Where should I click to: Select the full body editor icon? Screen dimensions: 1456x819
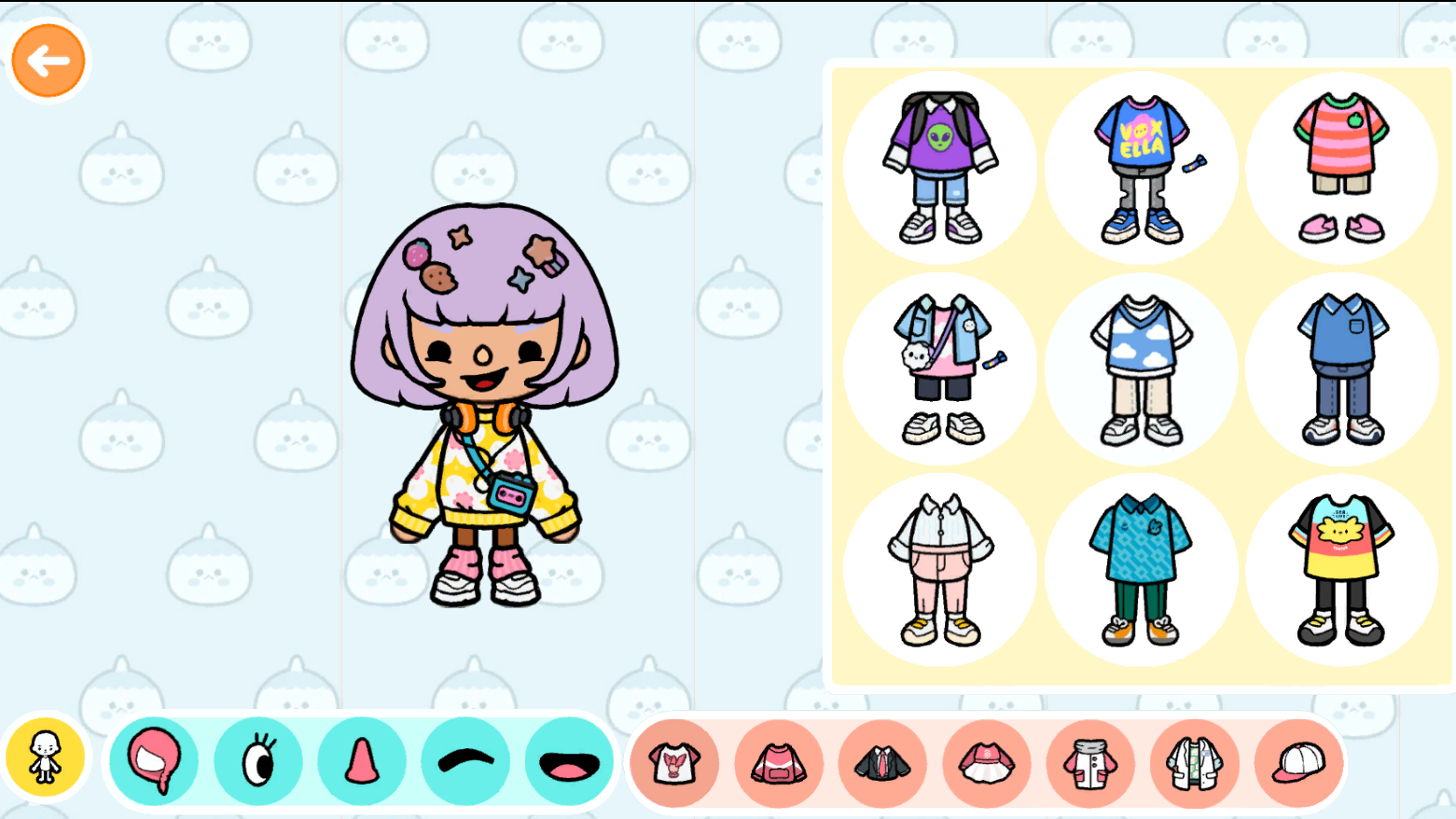tap(47, 757)
